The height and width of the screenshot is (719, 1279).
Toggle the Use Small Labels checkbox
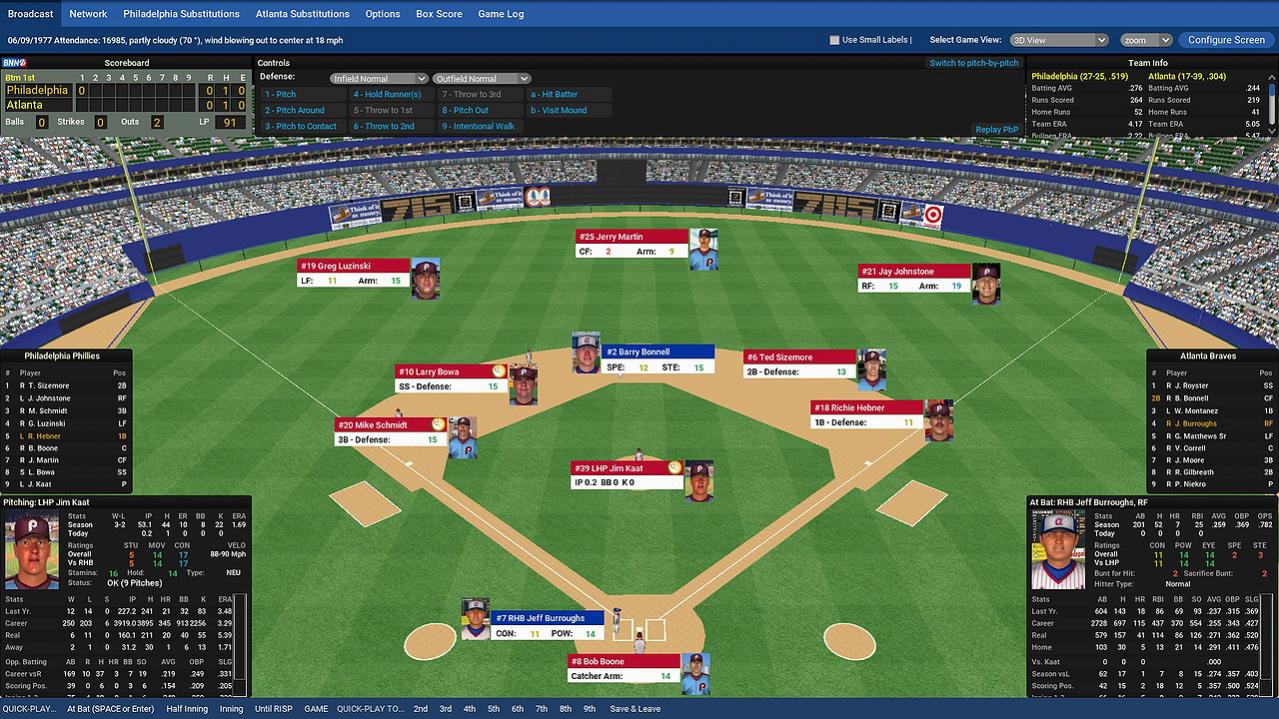click(x=835, y=40)
